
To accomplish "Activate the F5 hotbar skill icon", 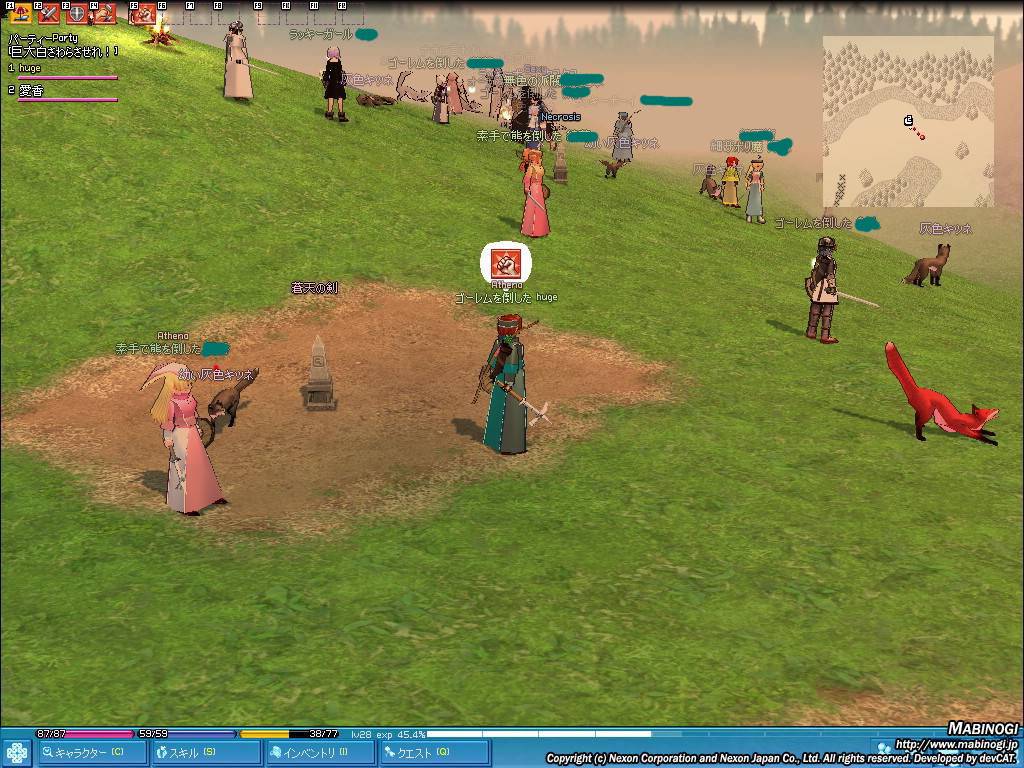I will click(x=143, y=14).
